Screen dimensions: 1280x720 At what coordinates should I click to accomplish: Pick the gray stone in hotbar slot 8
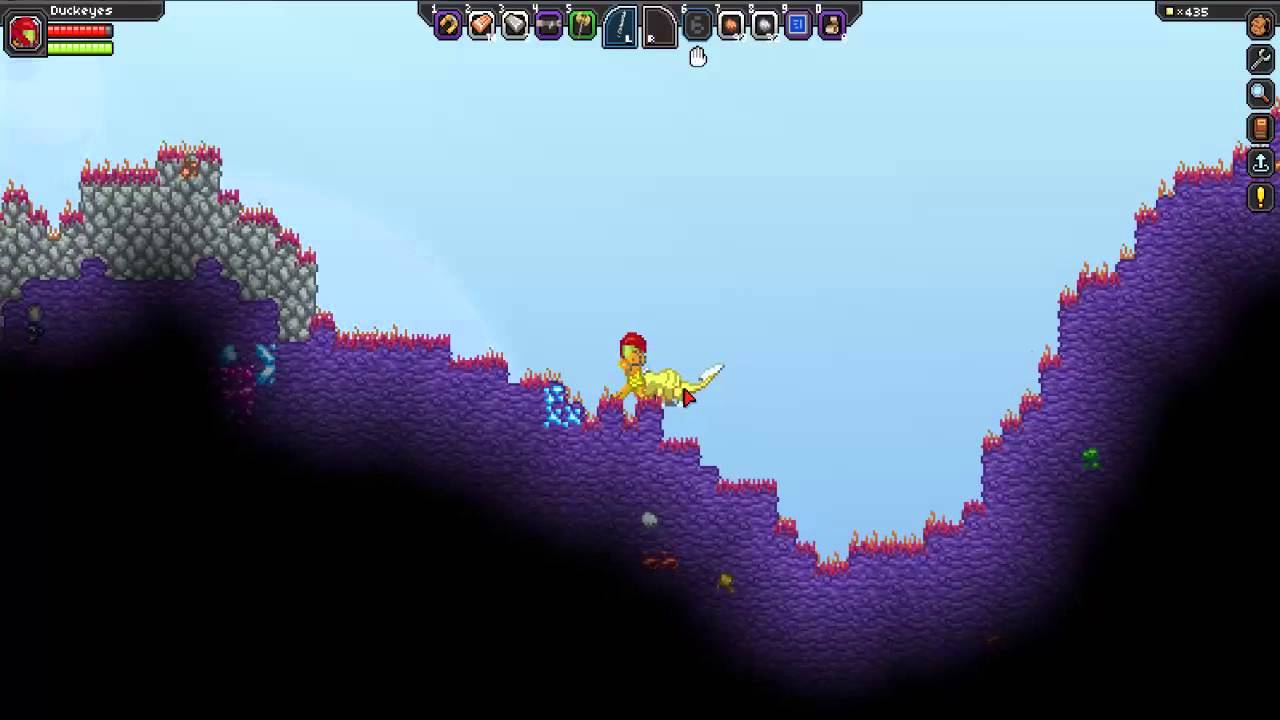[764, 26]
